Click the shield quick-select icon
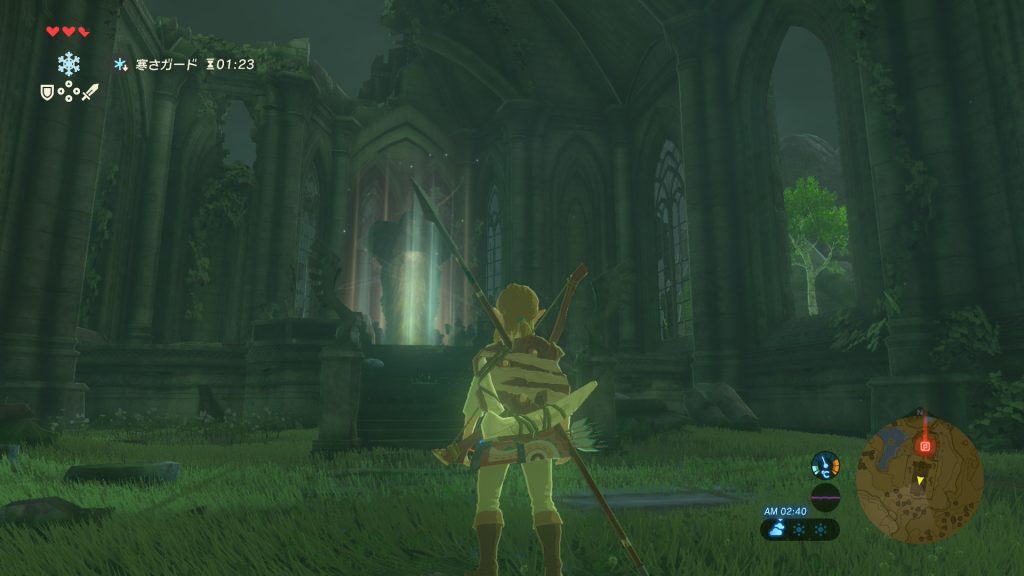 pyautogui.click(x=45, y=92)
